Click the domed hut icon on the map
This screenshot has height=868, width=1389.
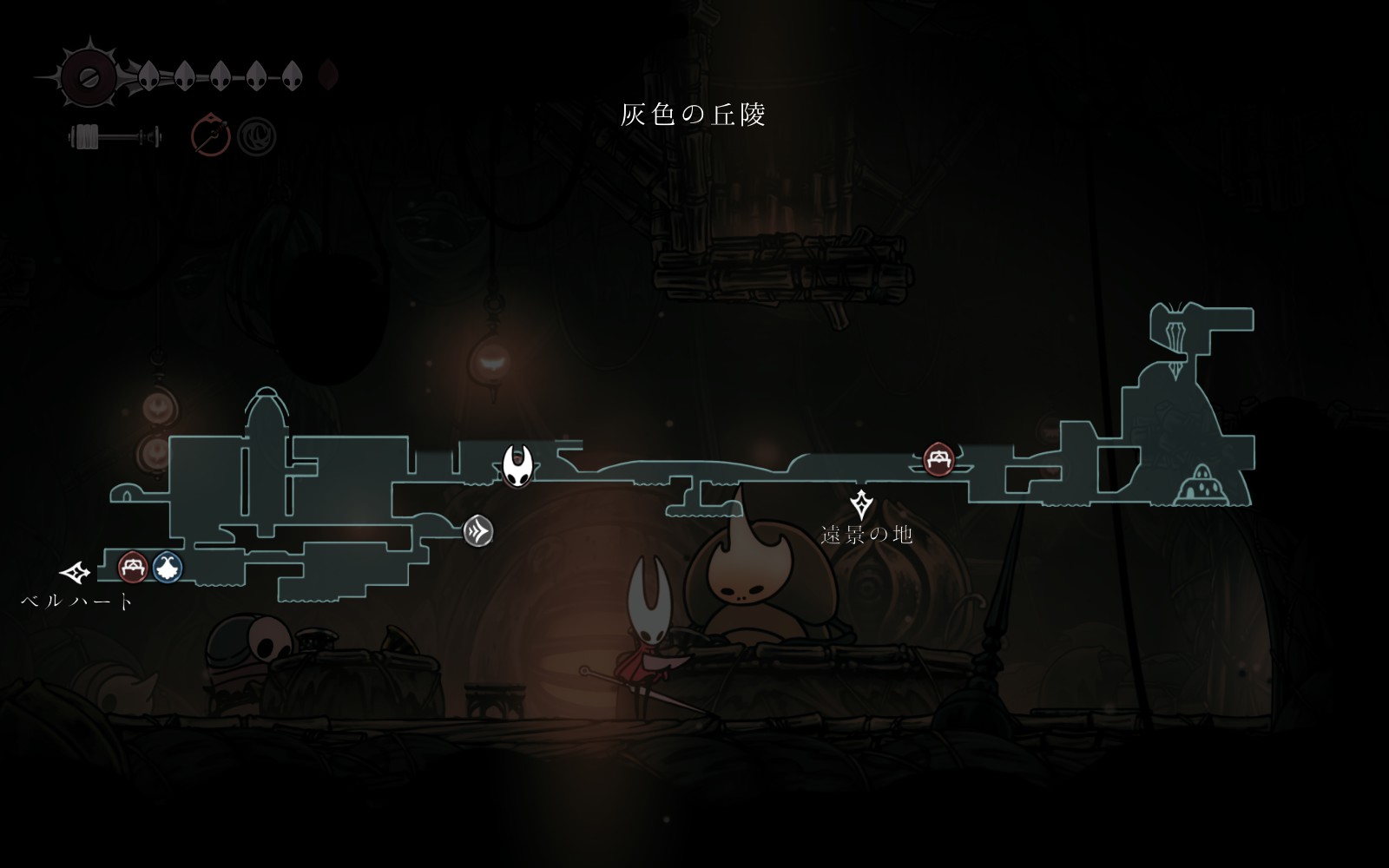pos(1200,486)
